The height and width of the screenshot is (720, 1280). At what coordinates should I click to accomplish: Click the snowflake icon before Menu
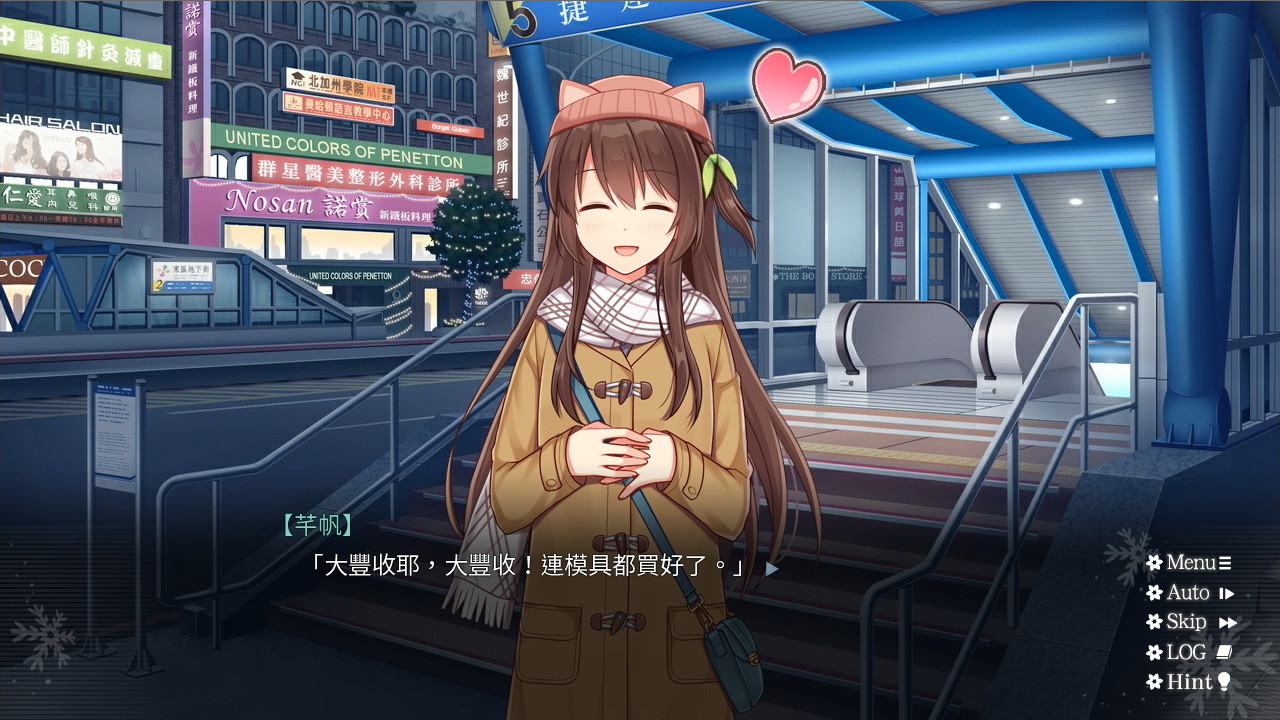1155,562
